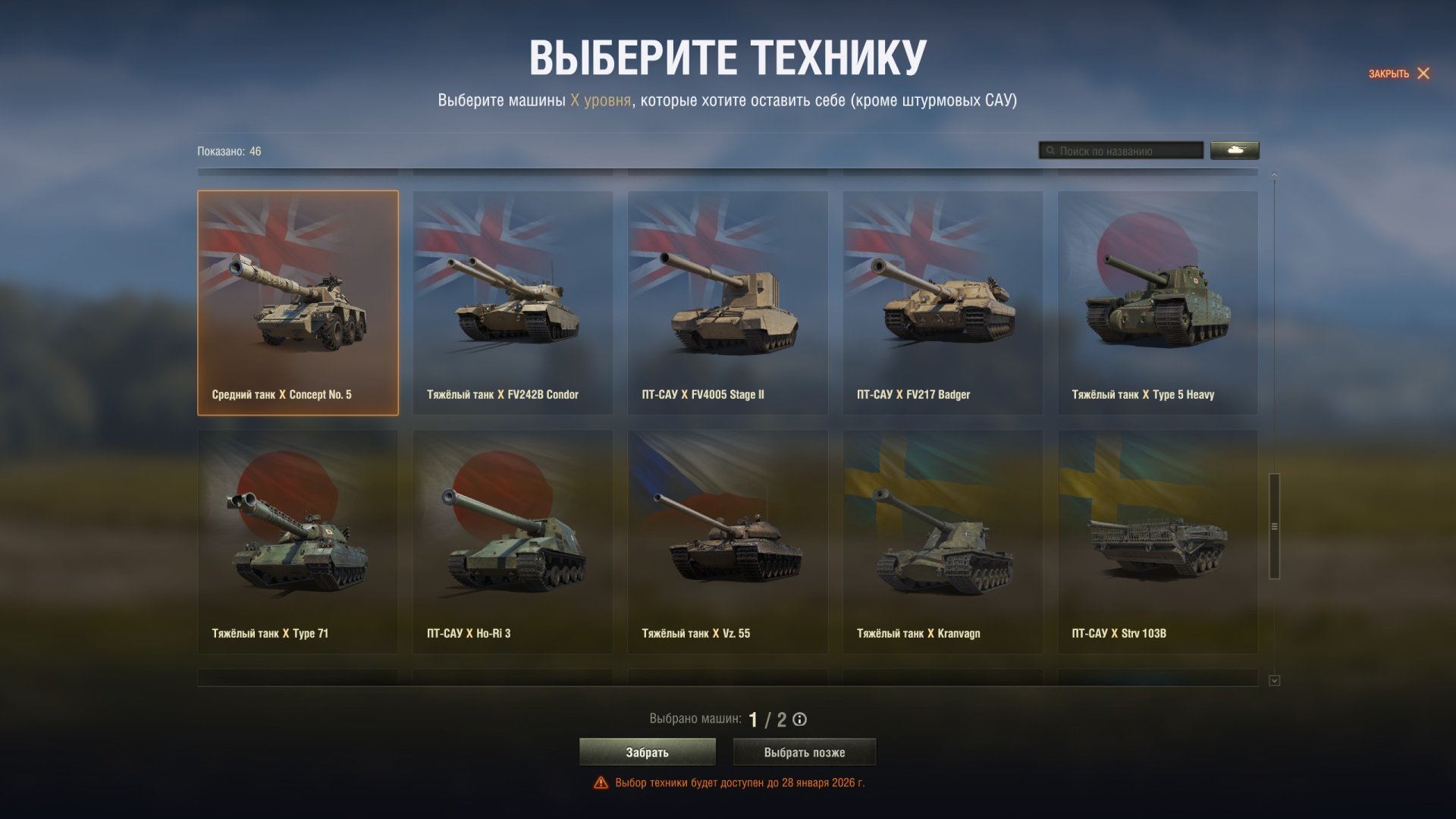
Task: Open the Ho-Ri 3 tank destroyer card
Action: [513, 541]
